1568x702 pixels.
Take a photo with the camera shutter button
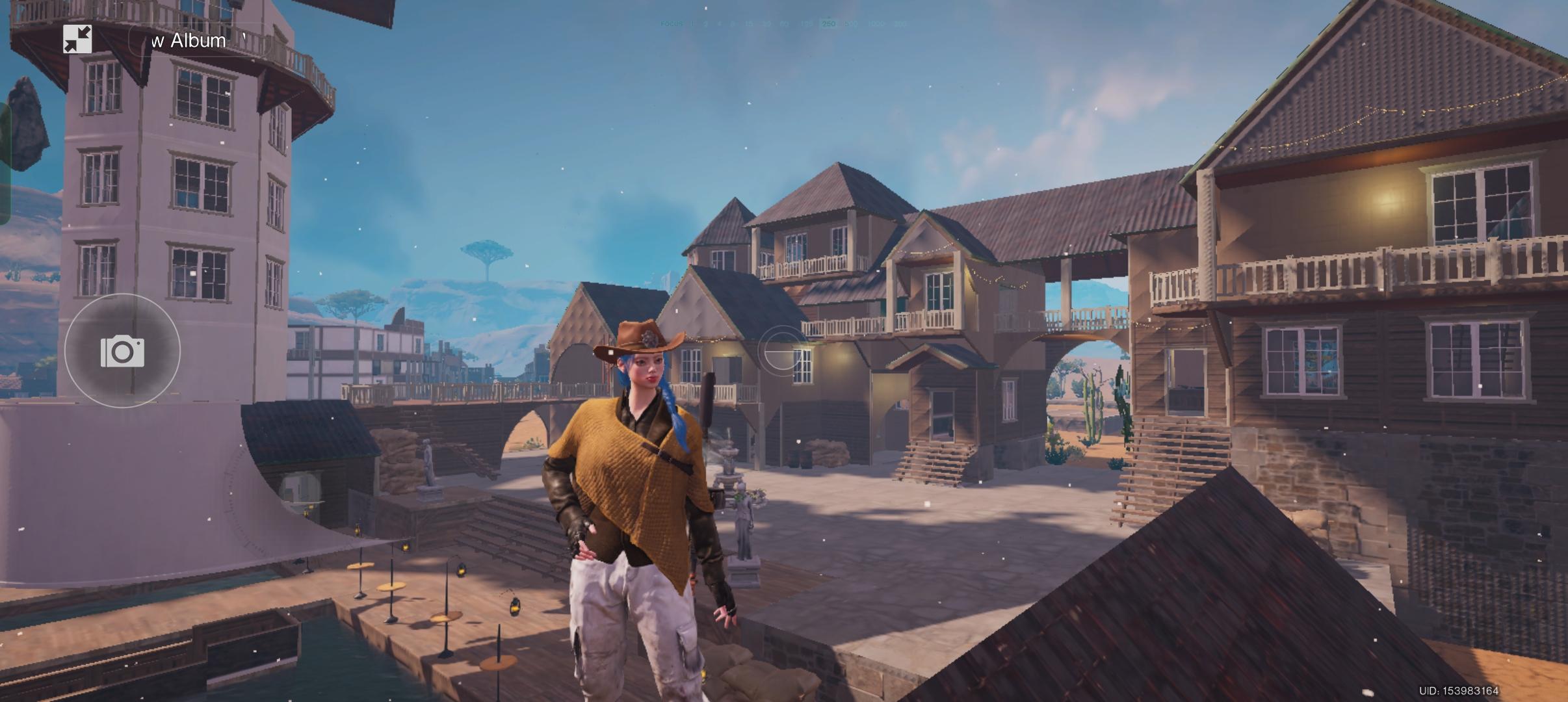pyautogui.click(x=122, y=352)
